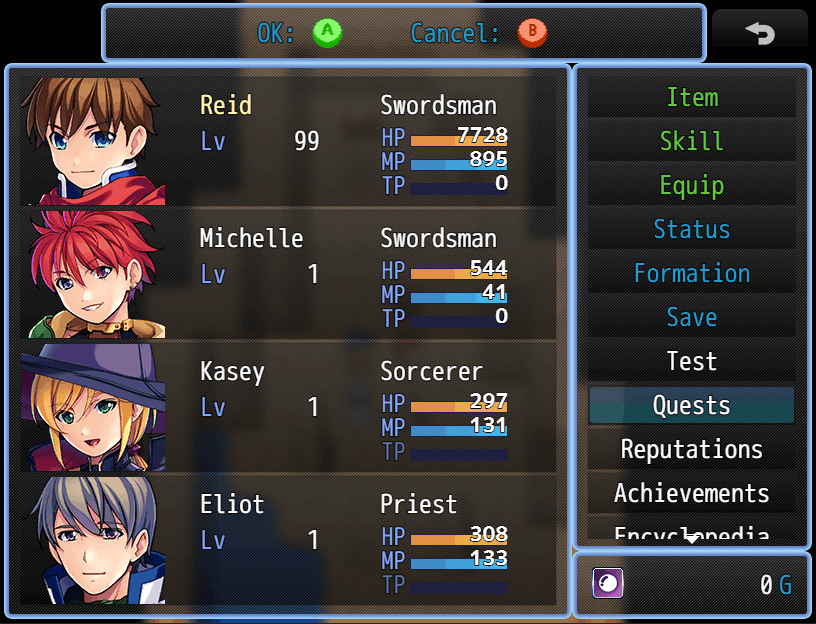Select the Encyclopedia entry
The width and height of the screenshot is (816, 624).
(691, 532)
